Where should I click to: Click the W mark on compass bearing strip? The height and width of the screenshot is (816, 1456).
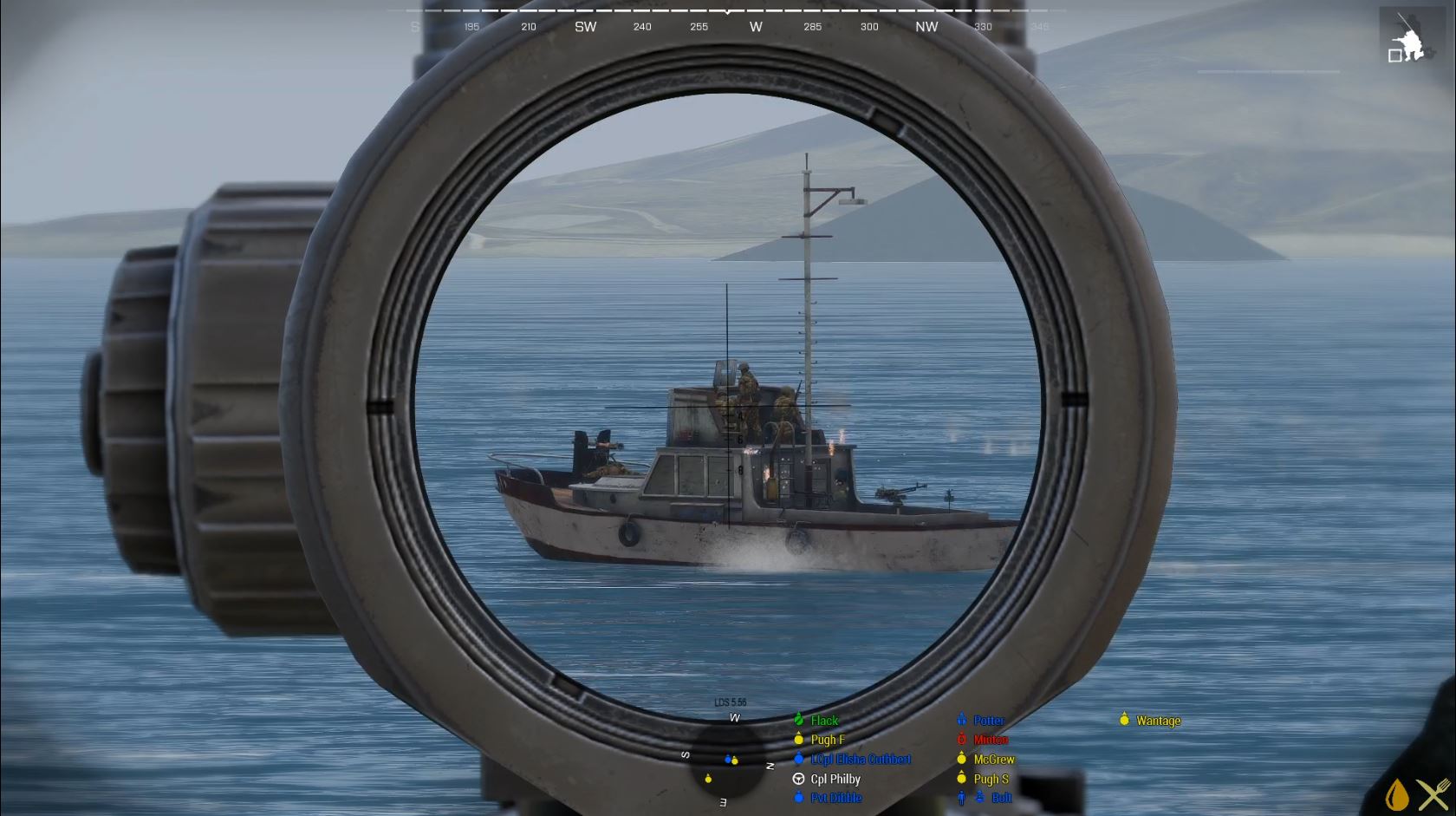[755, 27]
